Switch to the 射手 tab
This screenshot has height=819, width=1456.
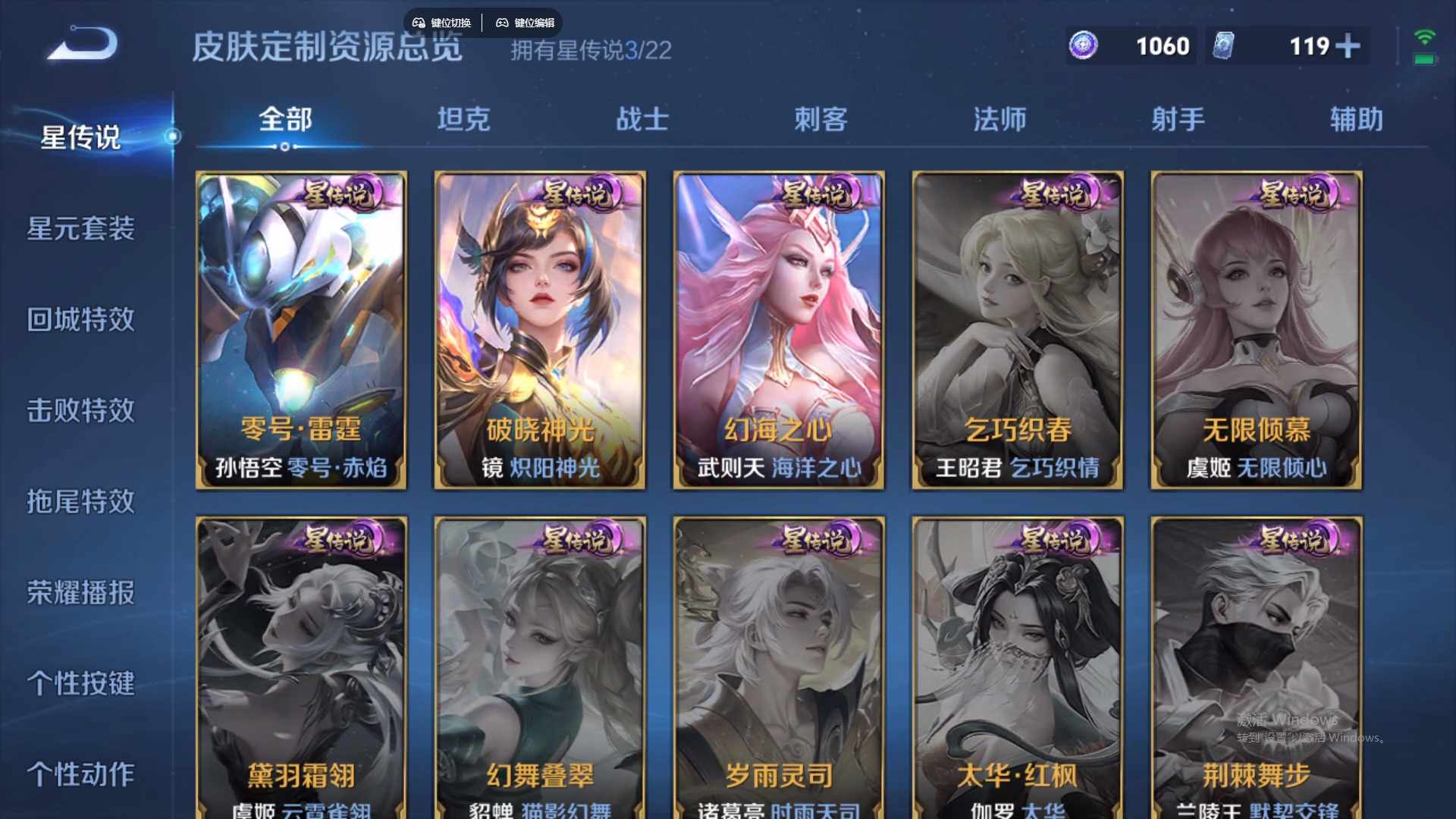click(1177, 119)
